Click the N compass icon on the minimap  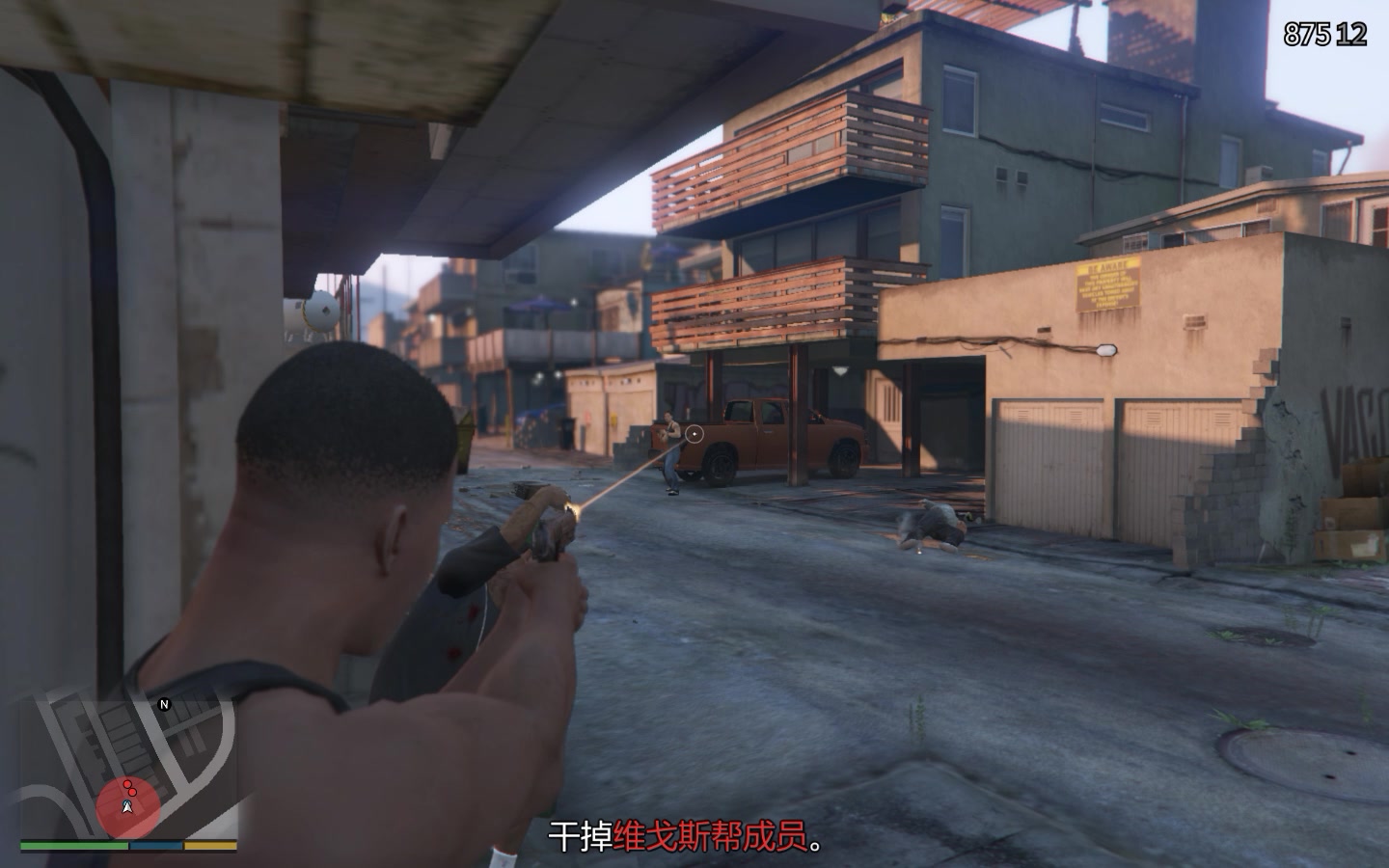pos(164,704)
